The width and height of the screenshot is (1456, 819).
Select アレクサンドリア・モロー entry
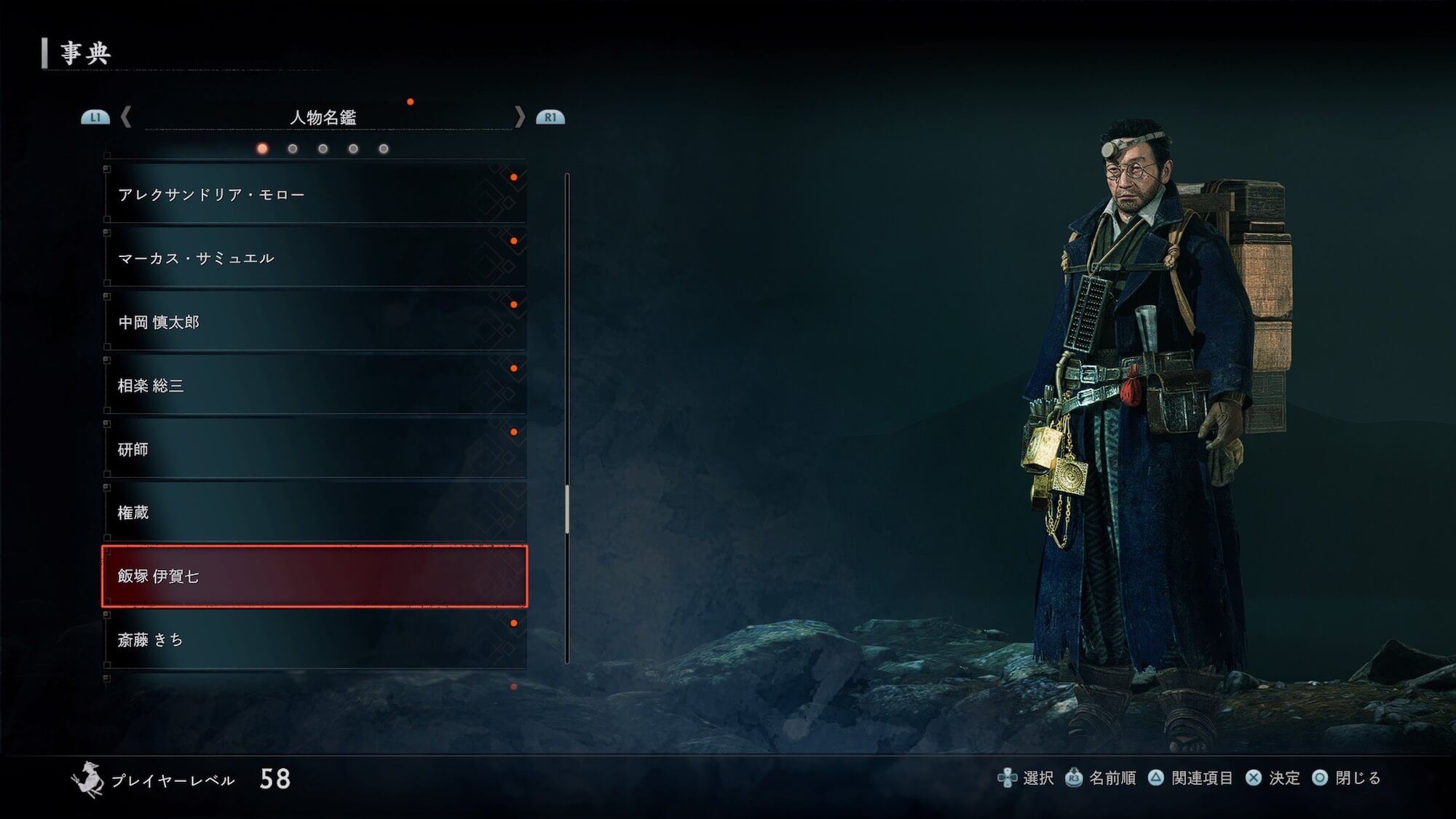(314, 194)
